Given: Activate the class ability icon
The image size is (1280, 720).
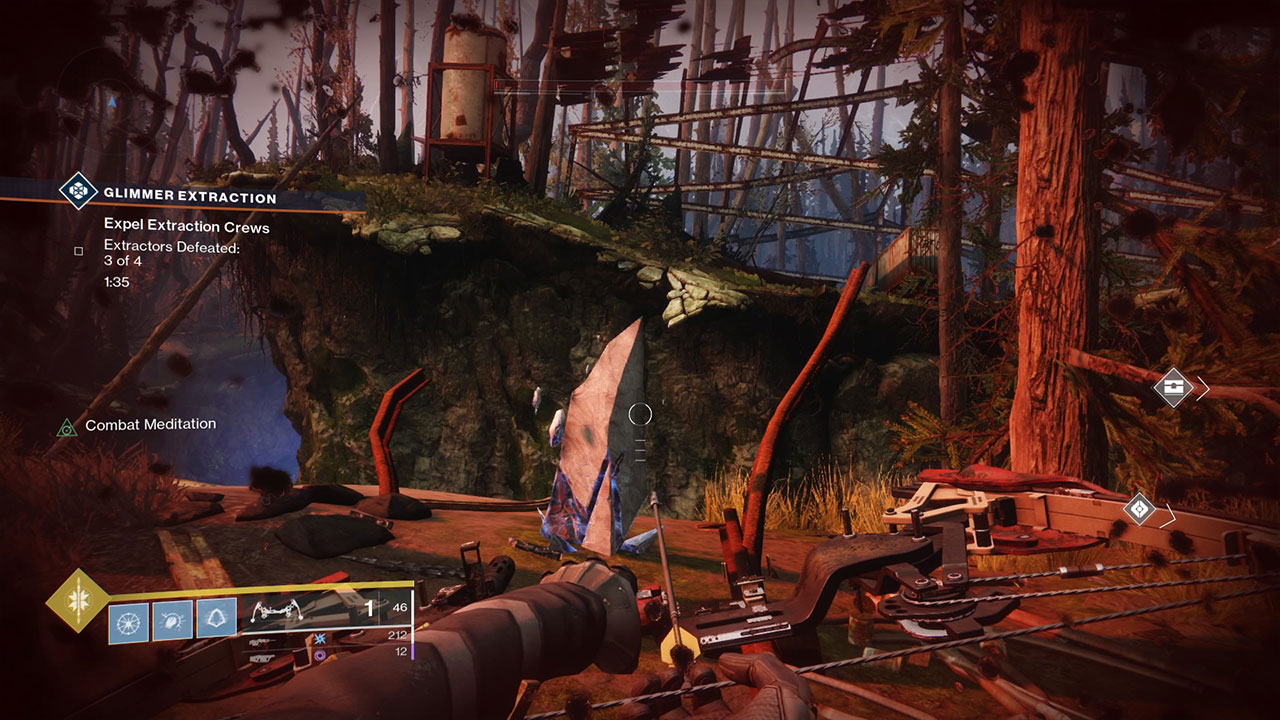Looking at the screenshot, I should pos(216,620).
